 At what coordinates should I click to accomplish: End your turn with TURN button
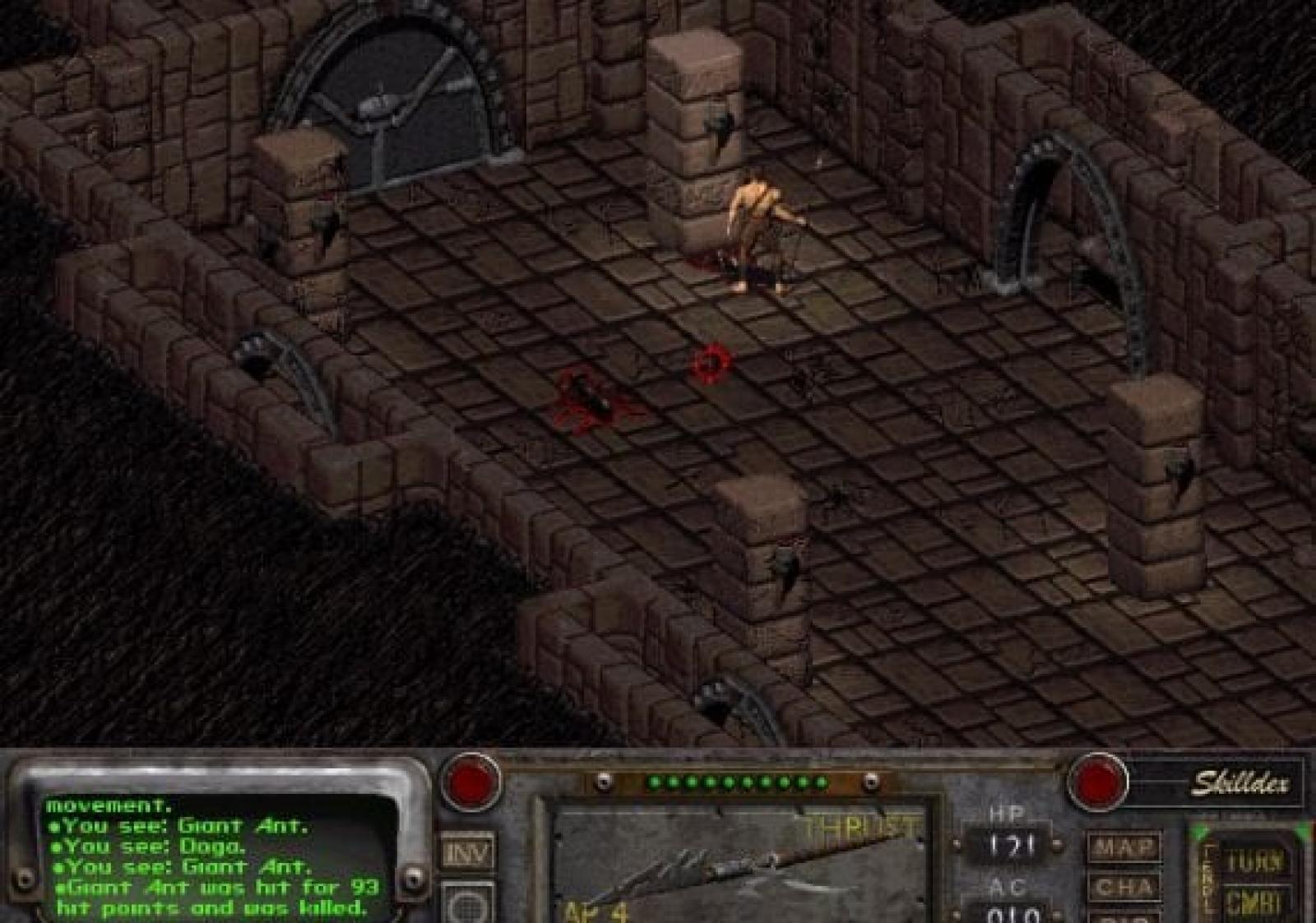coord(1253,861)
